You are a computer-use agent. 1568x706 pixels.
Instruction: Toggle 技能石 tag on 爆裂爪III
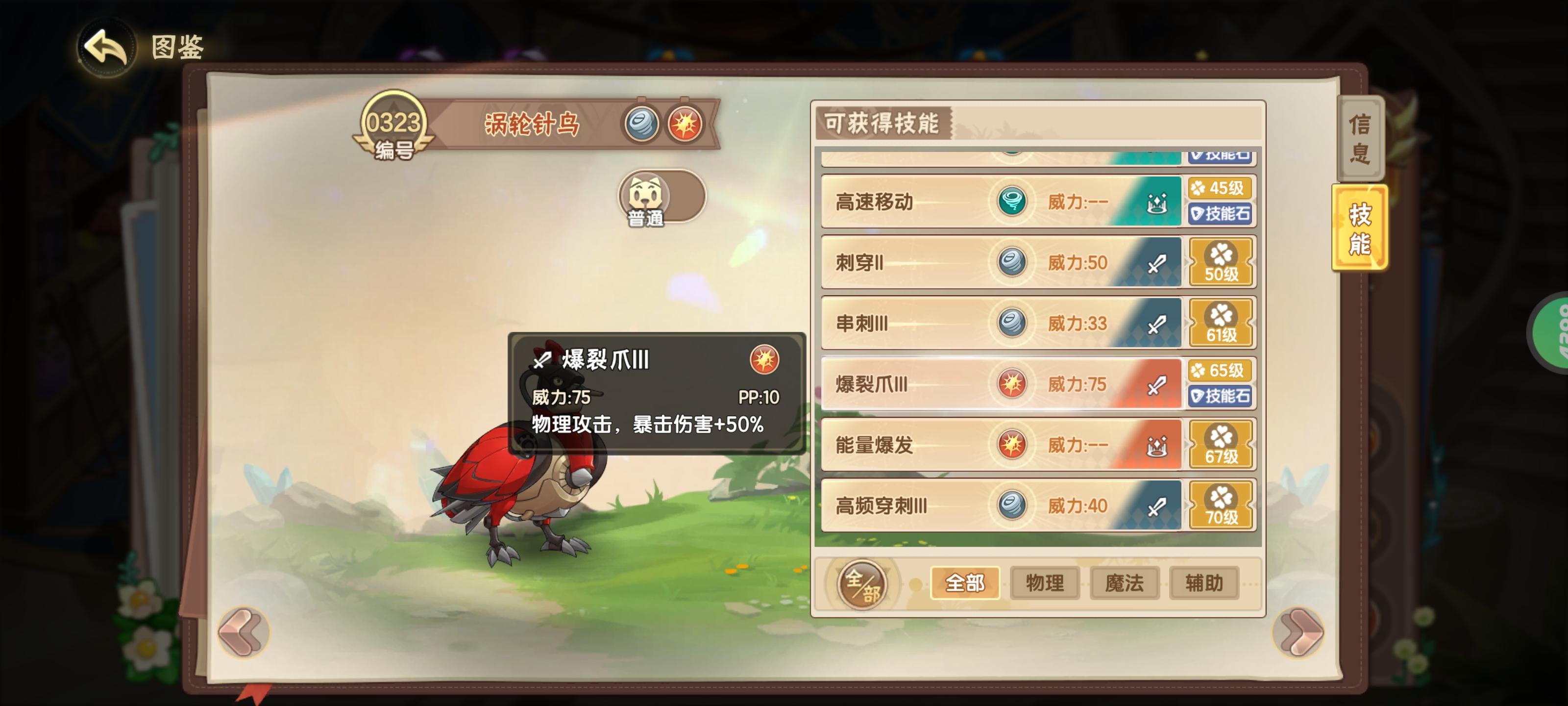coord(1221,397)
